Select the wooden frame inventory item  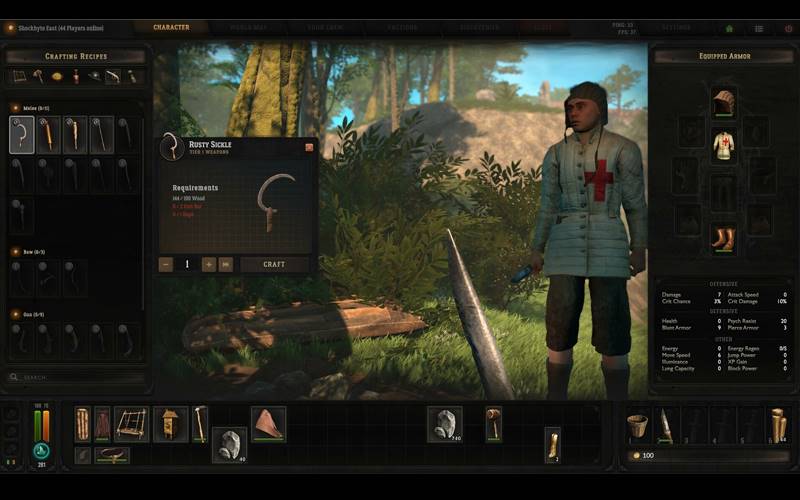[x=131, y=423]
